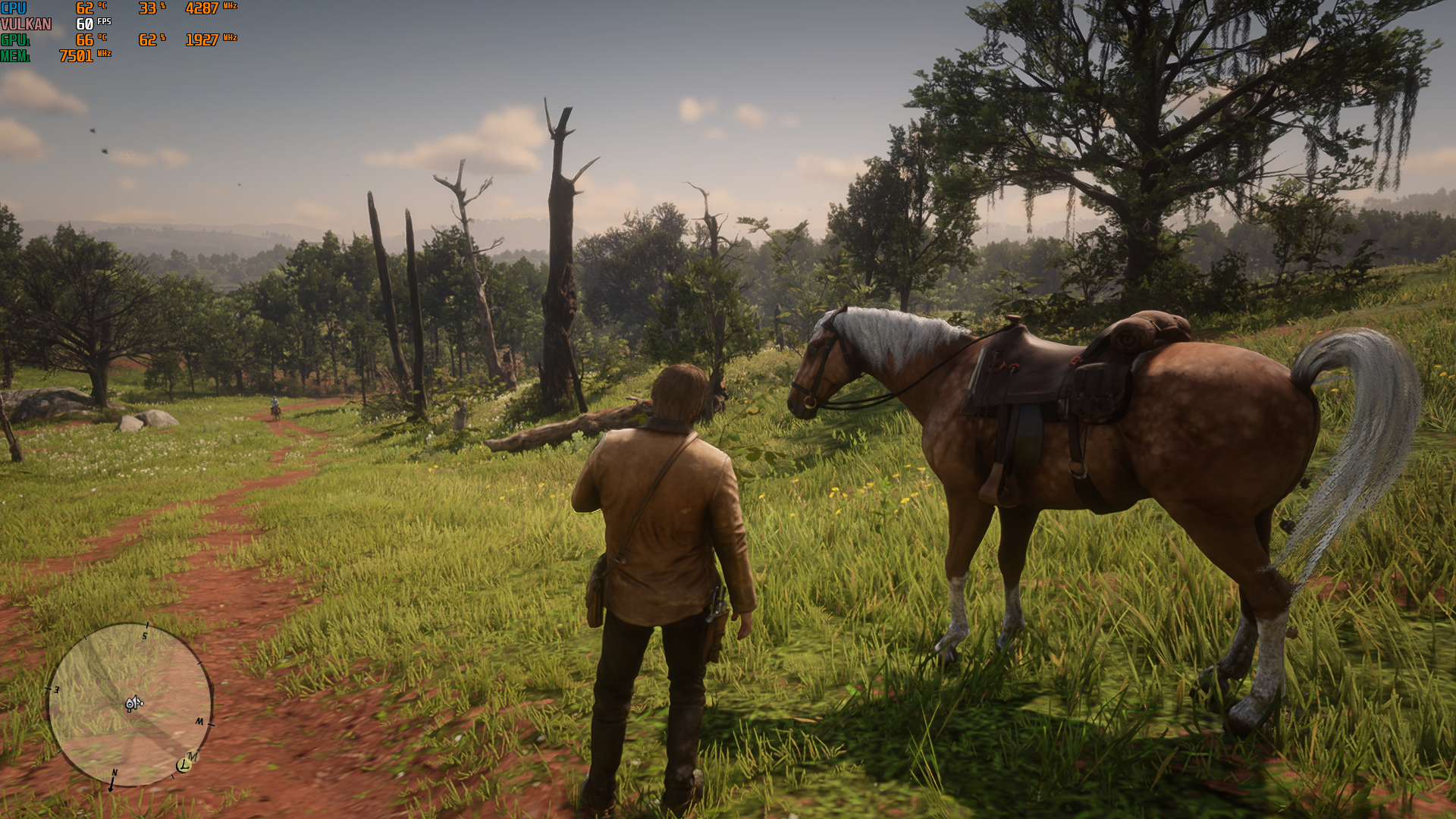1456x819 pixels.
Task: Select the yellow L mission marker on minimap
Action: click(x=183, y=766)
